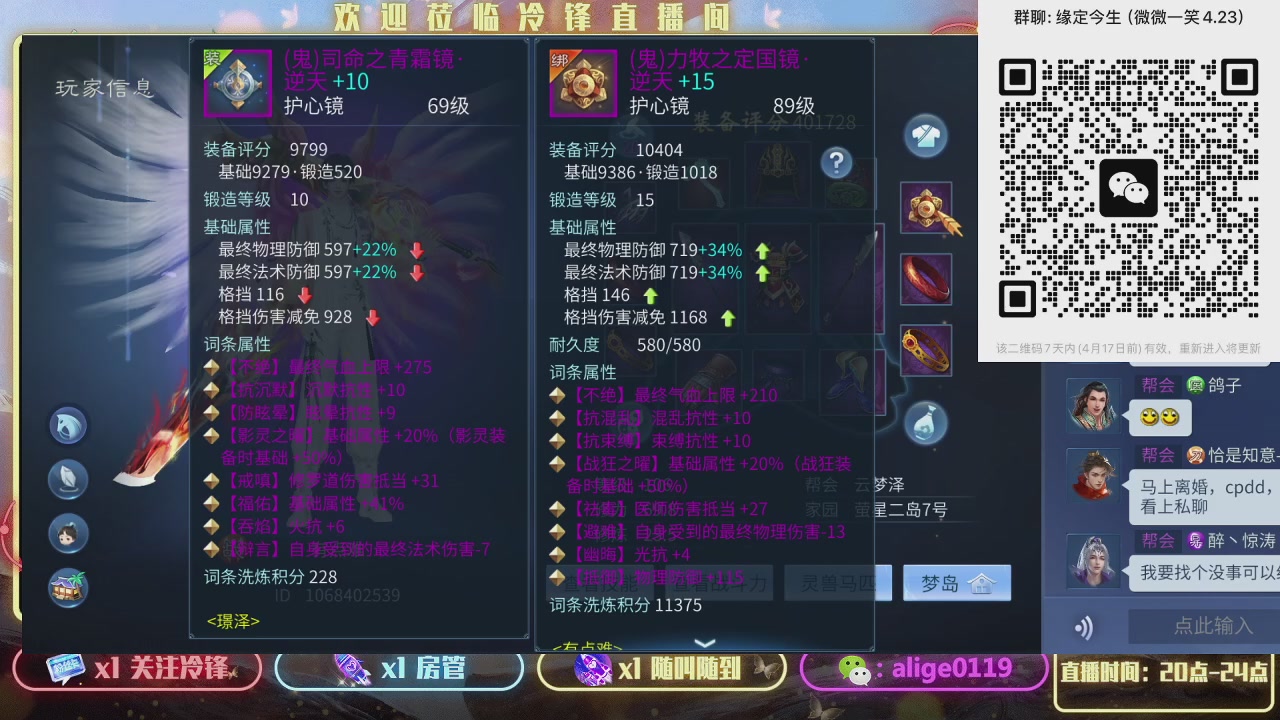Open the homestead building icon on left sidebar
1280x720 pixels.
click(67, 588)
